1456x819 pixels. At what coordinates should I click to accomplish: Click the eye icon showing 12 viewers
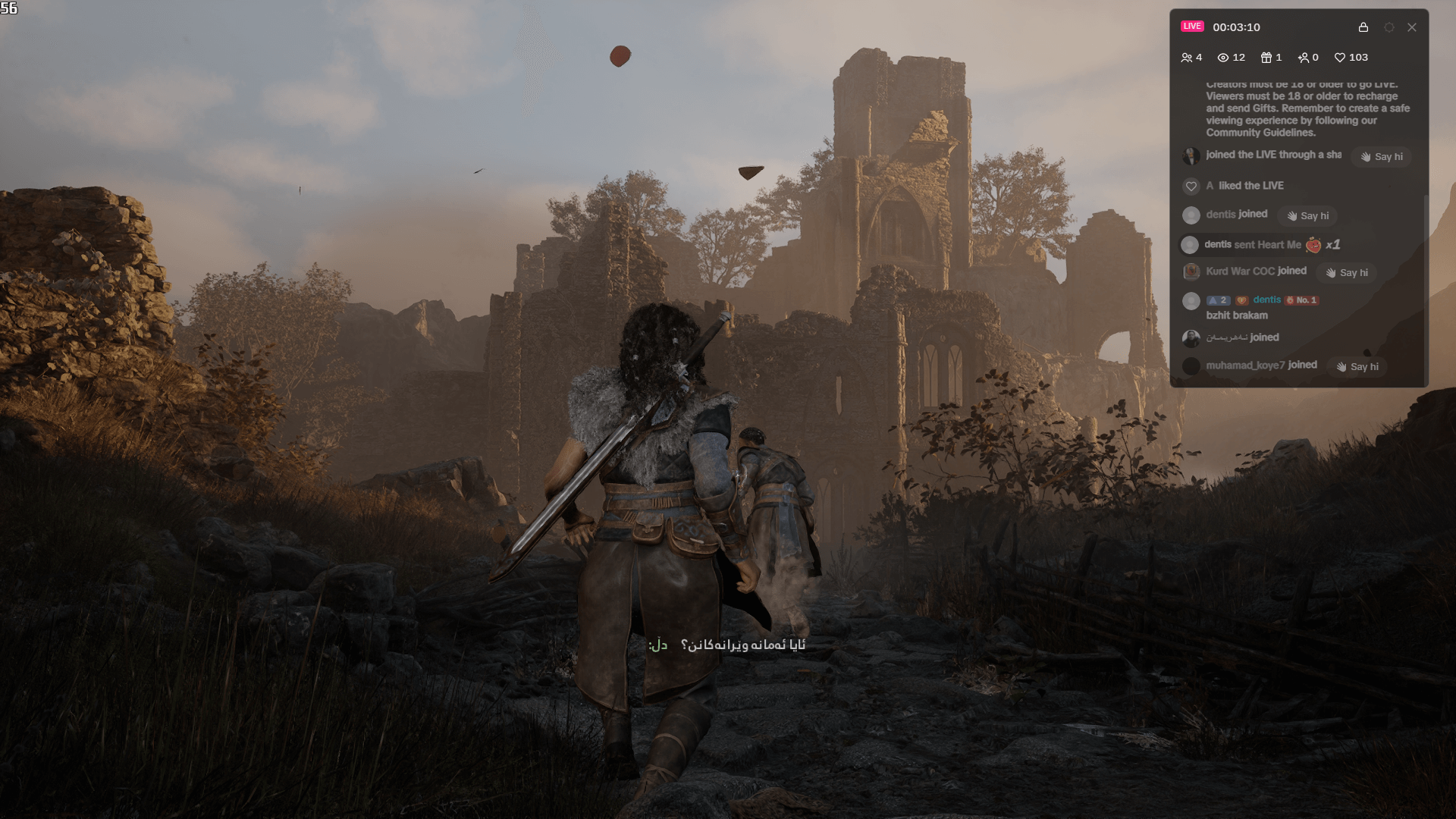(1222, 57)
